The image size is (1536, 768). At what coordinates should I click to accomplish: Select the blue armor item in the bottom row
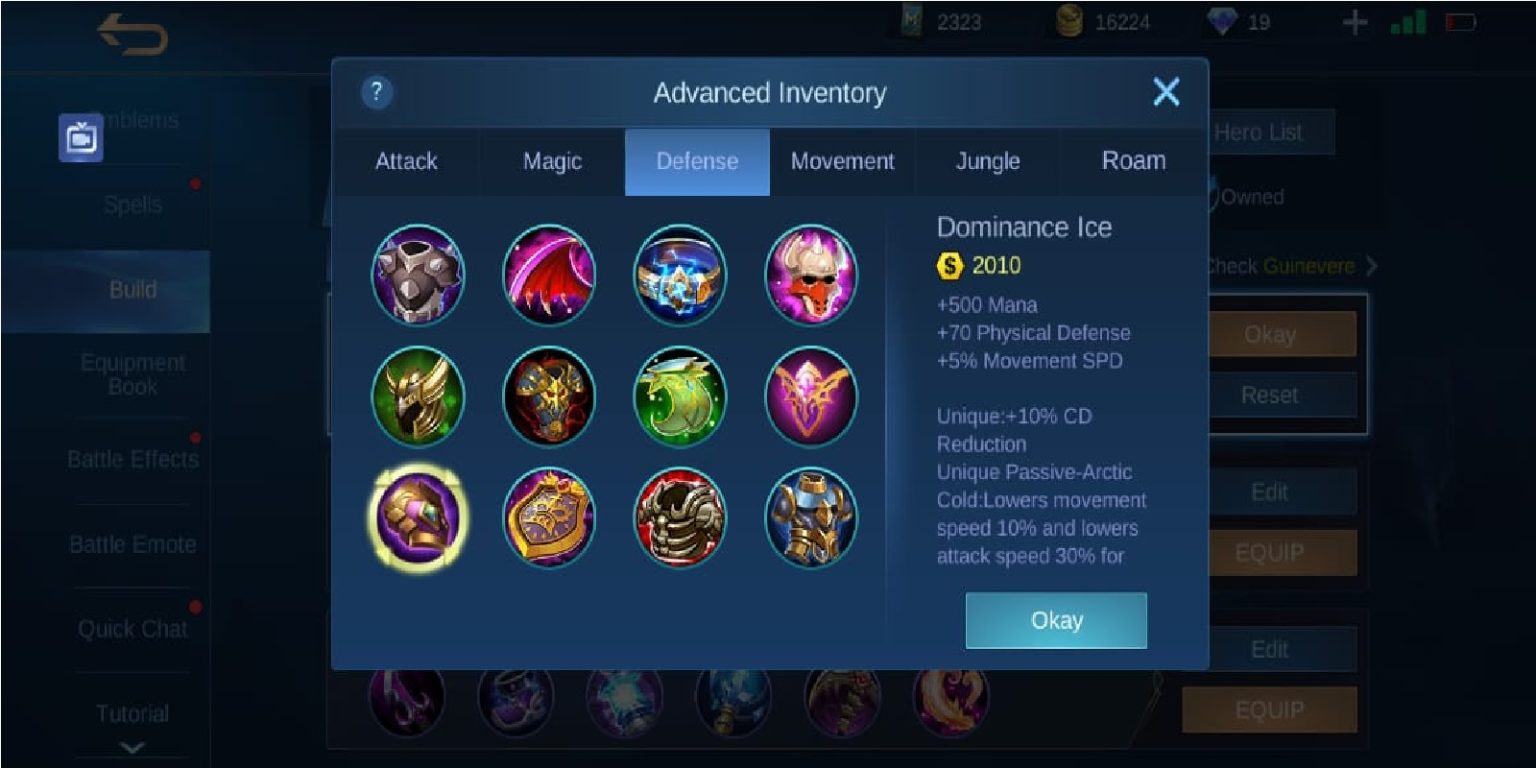click(x=812, y=516)
